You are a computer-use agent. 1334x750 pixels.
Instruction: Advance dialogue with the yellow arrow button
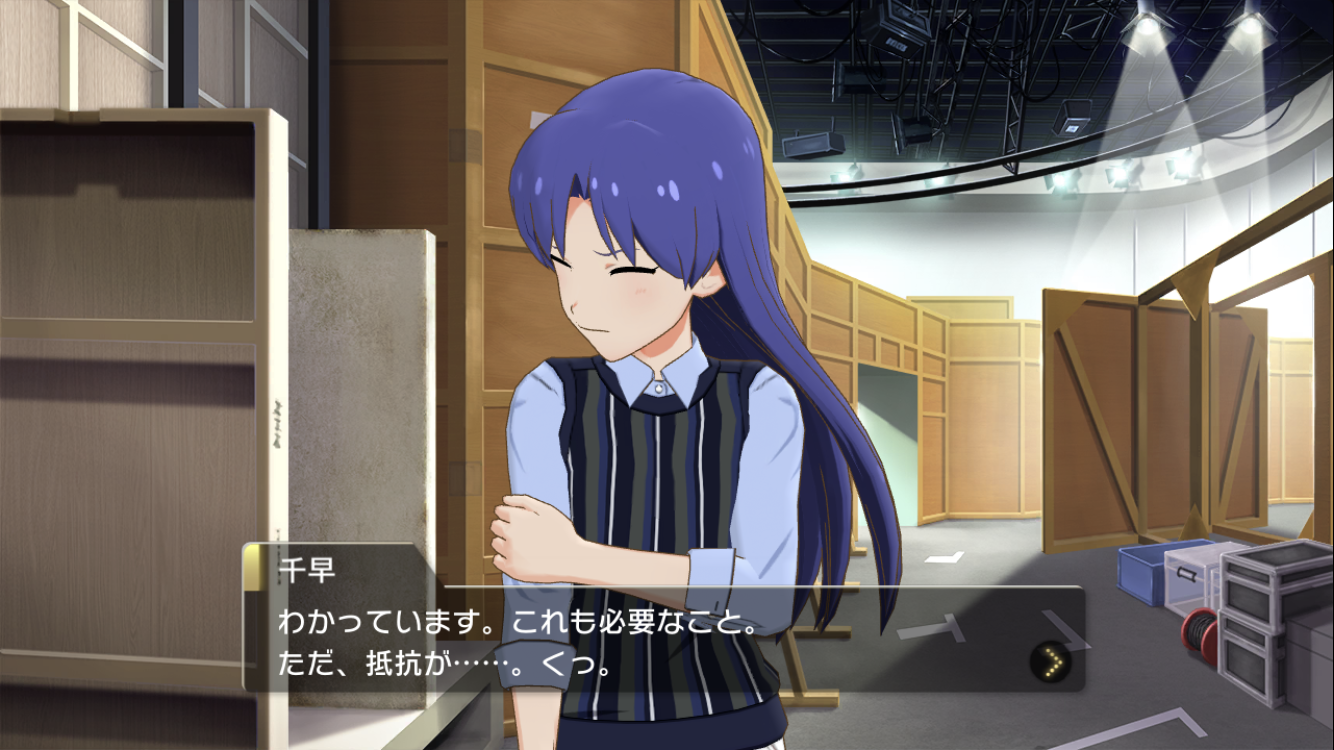1049,661
